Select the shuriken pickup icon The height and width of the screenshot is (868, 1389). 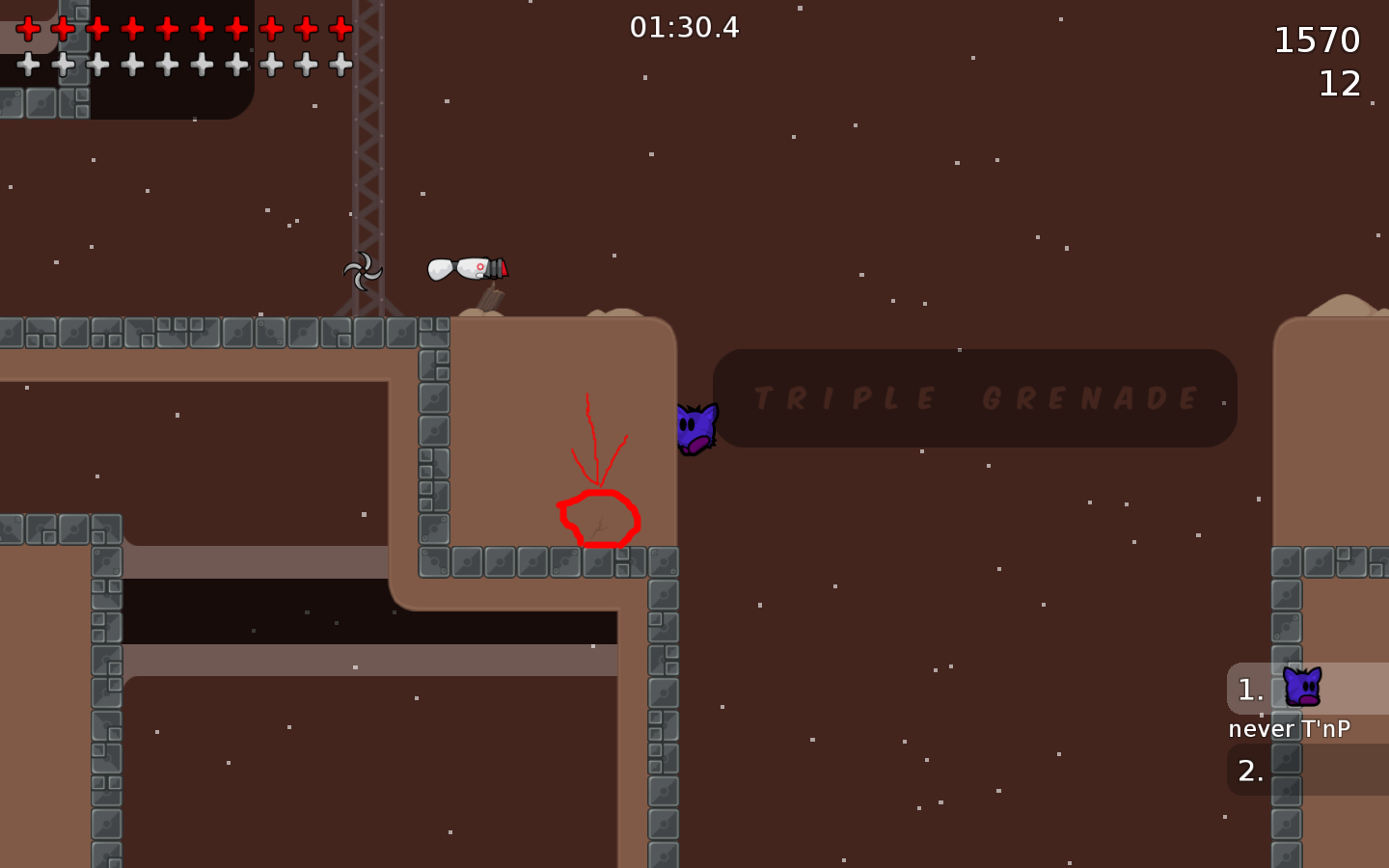pyautogui.click(x=363, y=270)
